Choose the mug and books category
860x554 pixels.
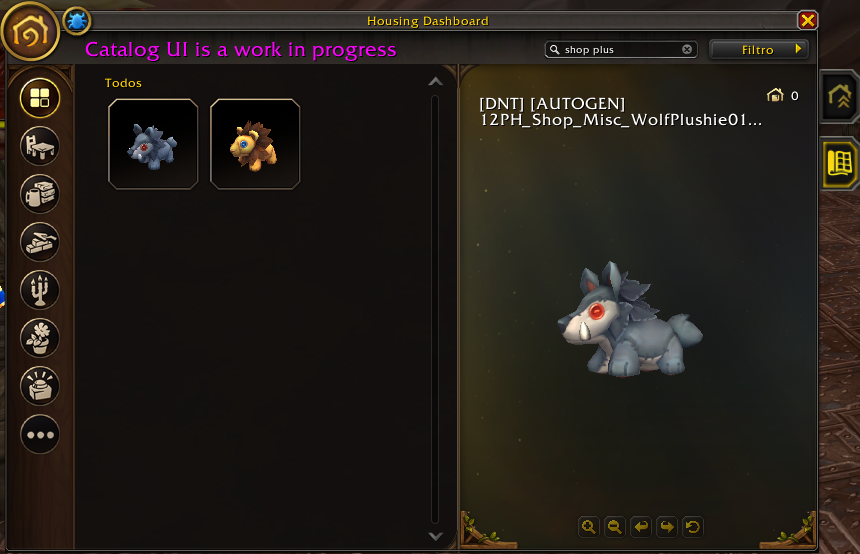[40, 193]
